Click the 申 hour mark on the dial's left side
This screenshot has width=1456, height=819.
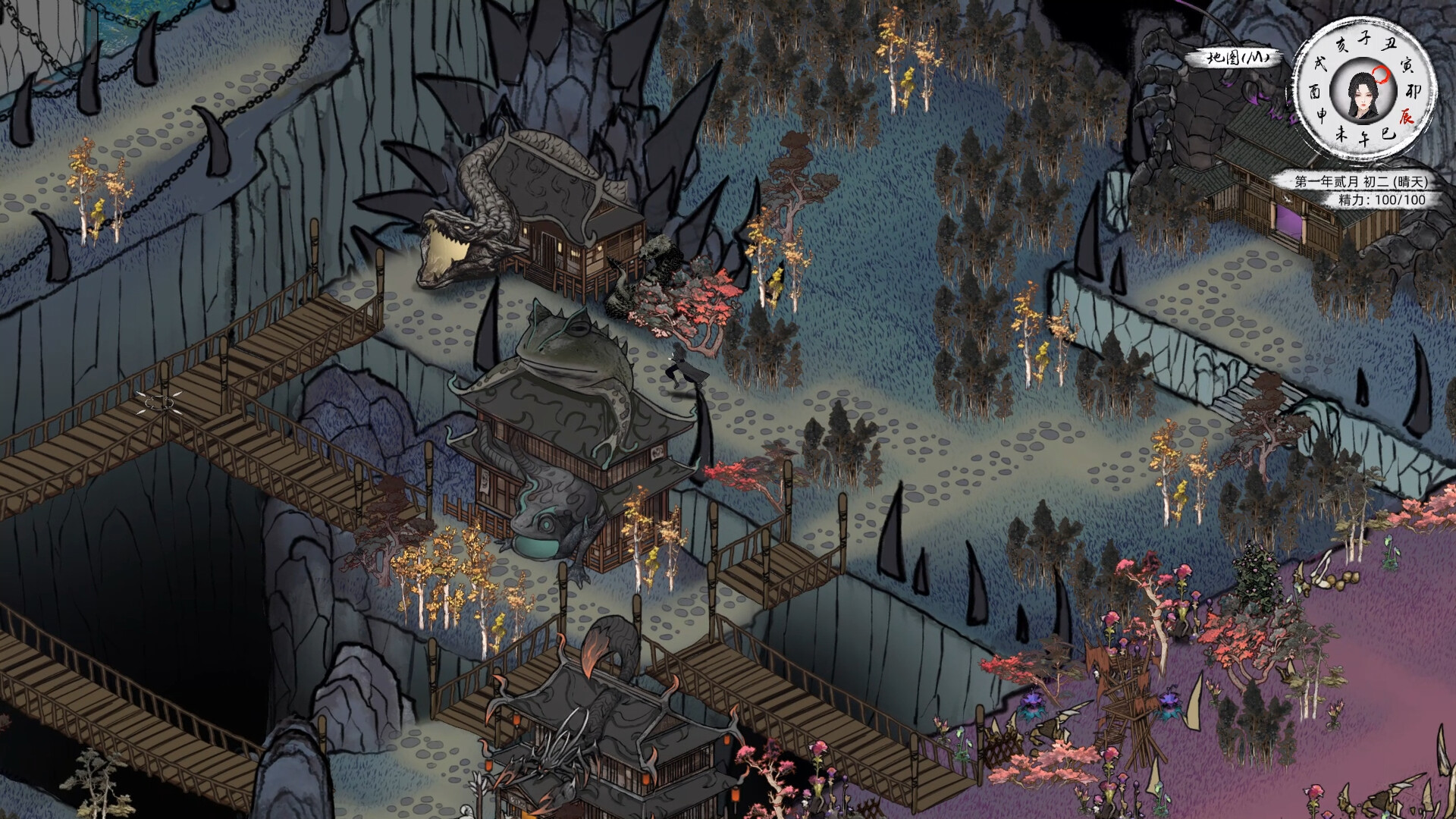(1323, 112)
